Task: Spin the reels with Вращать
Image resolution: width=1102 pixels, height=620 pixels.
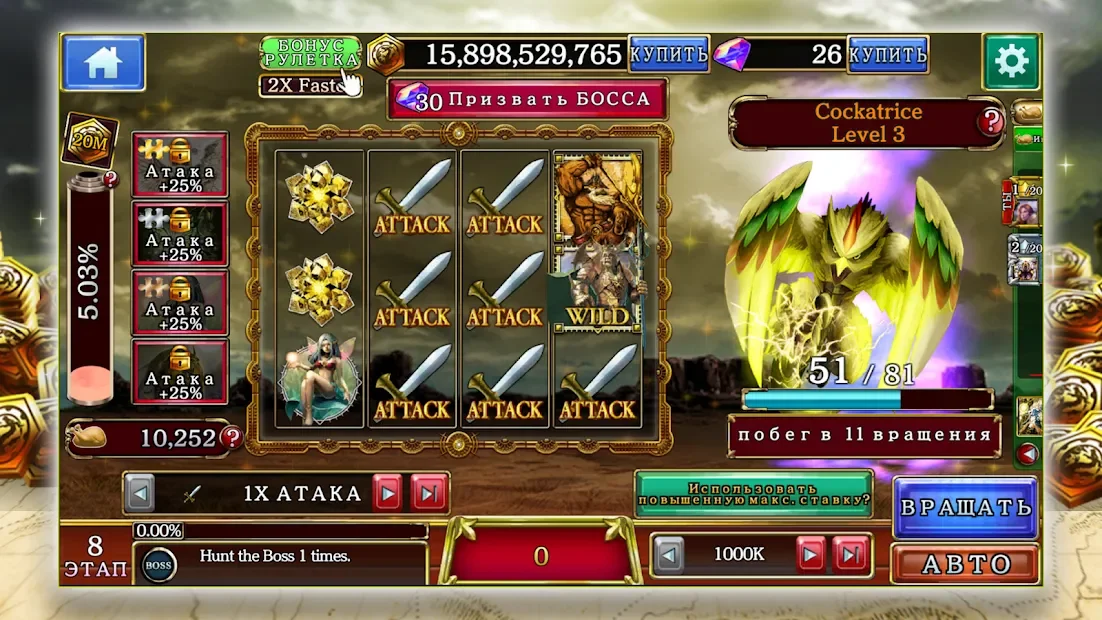Action: tap(965, 507)
